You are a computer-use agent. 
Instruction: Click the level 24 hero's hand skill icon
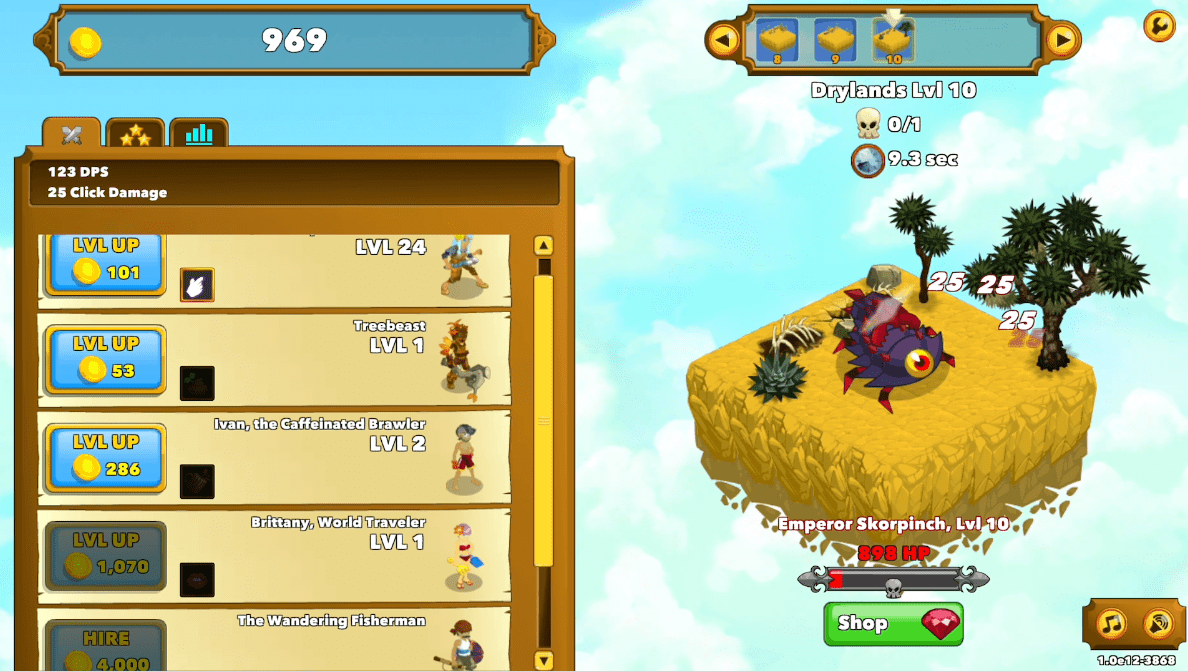(197, 285)
